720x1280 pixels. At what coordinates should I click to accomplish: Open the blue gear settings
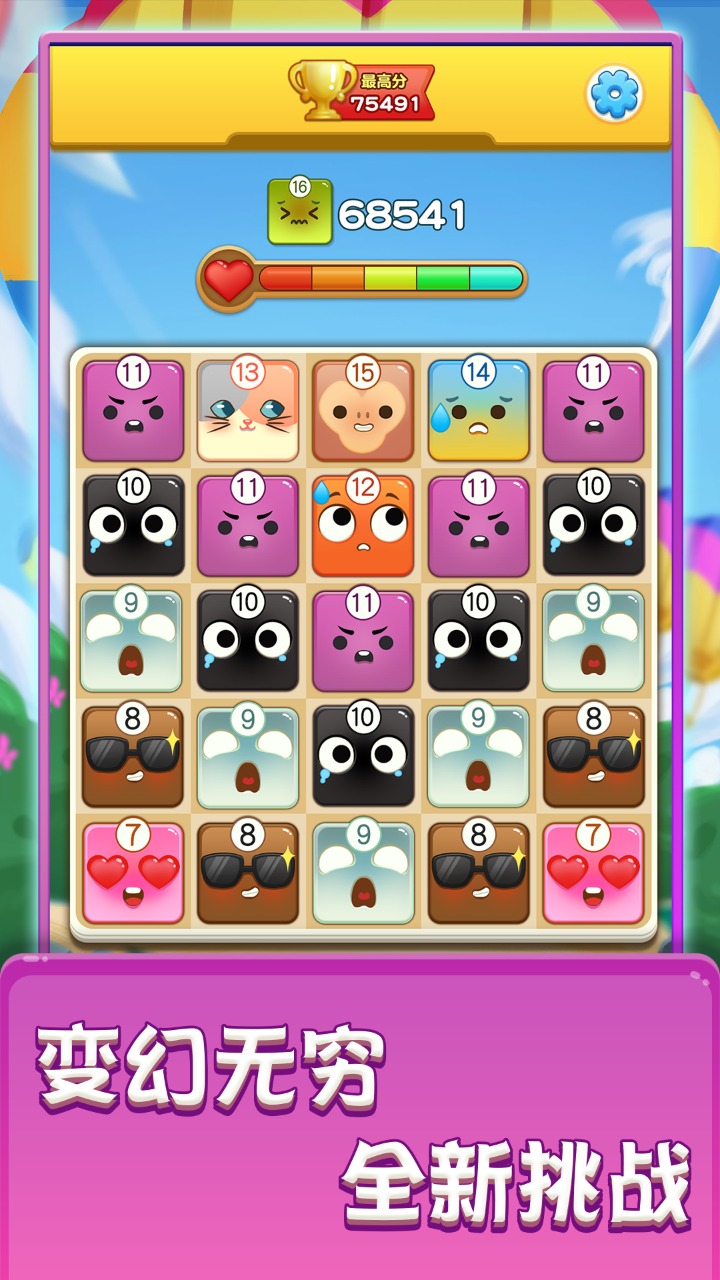(x=614, y=94)
